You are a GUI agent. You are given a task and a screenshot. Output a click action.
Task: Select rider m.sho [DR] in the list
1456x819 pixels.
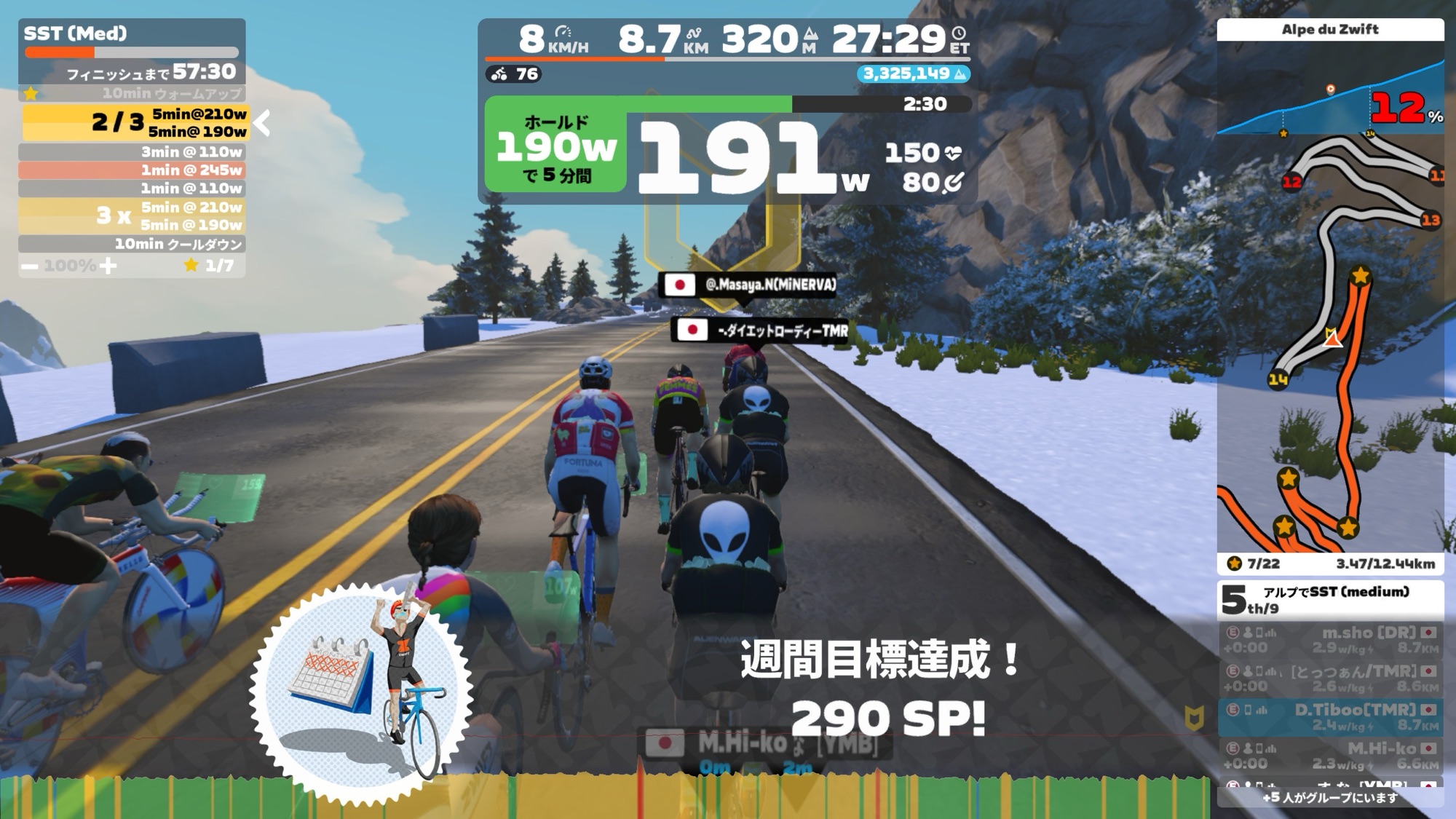(x=1330, y=640)
